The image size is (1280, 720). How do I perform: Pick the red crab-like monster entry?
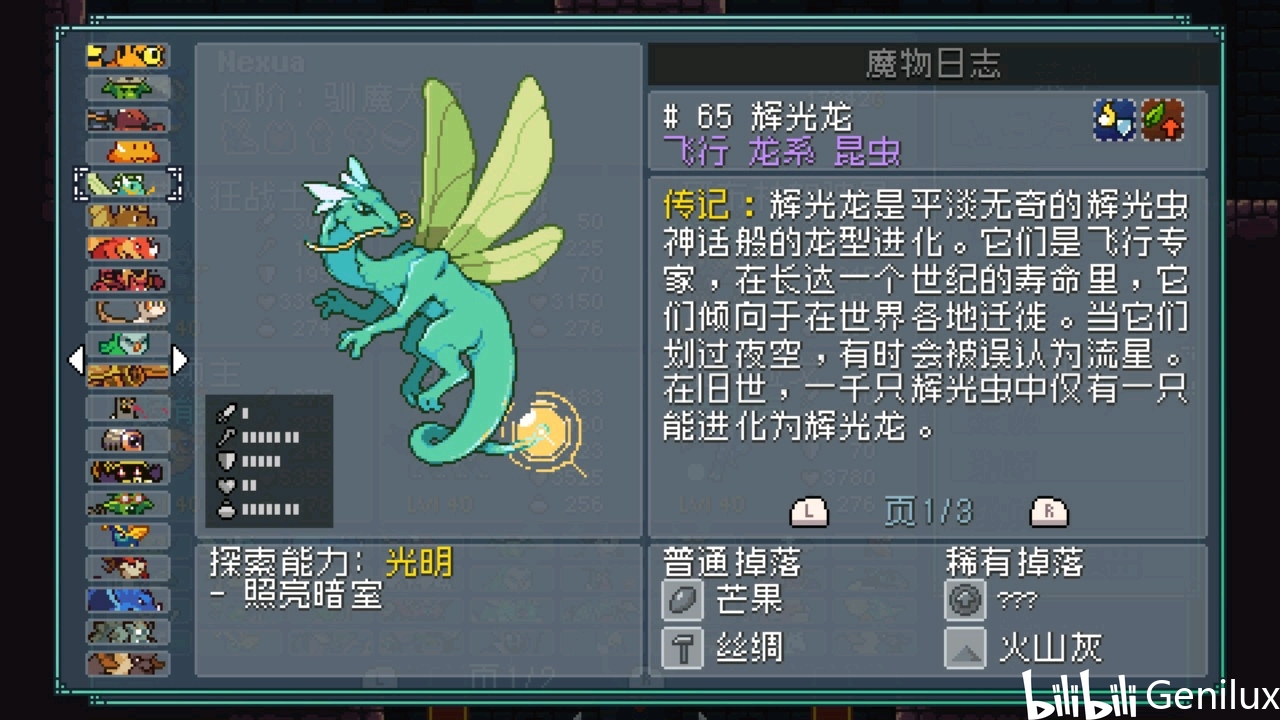[127, 280]
